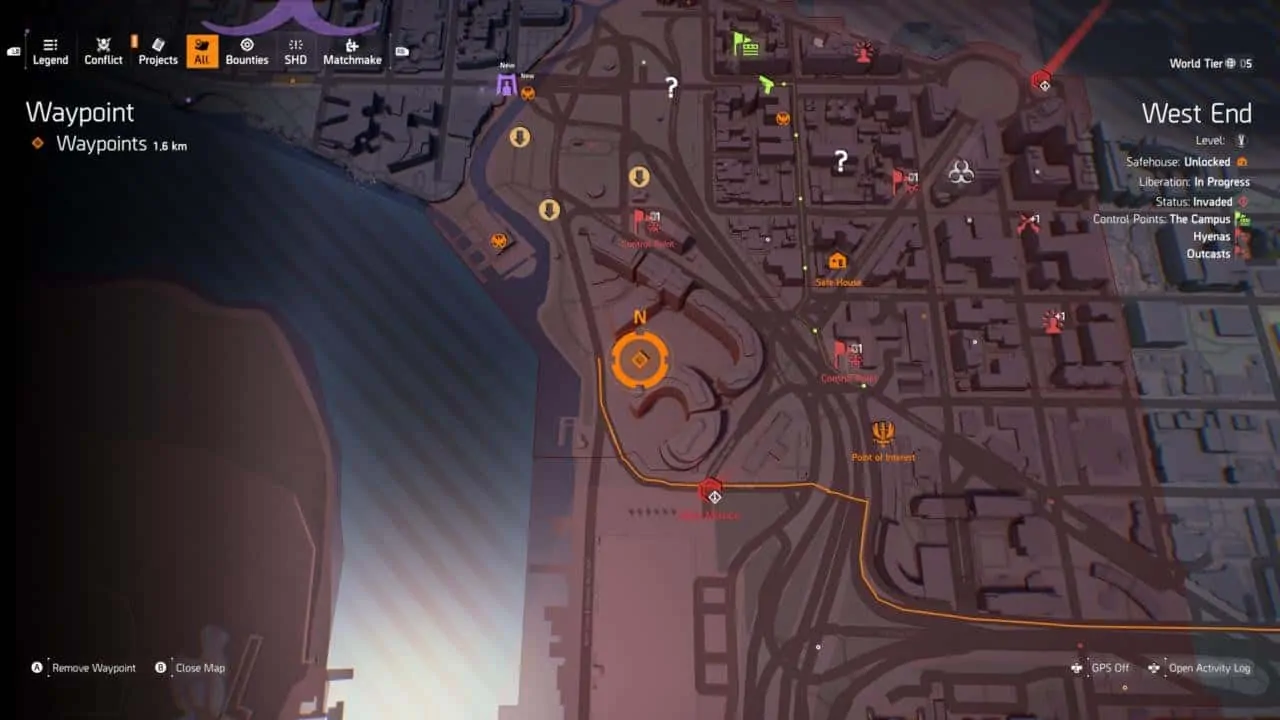Enable the Bounties map filter
The width and height of the screenshot is (1280, 720).
247,50
